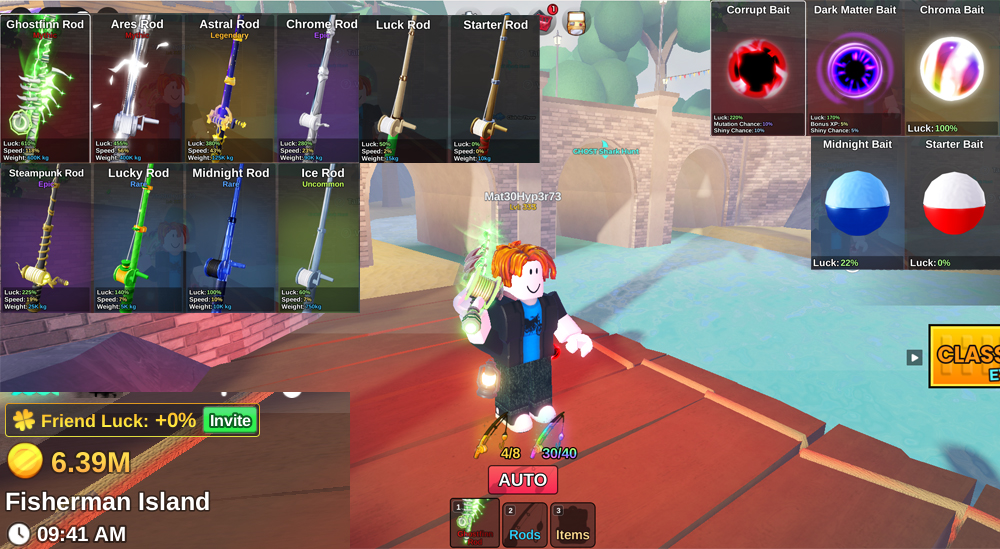Select the Ghostfinn Rod hotbar slot

pyautogui.click(x=475, y=523)
